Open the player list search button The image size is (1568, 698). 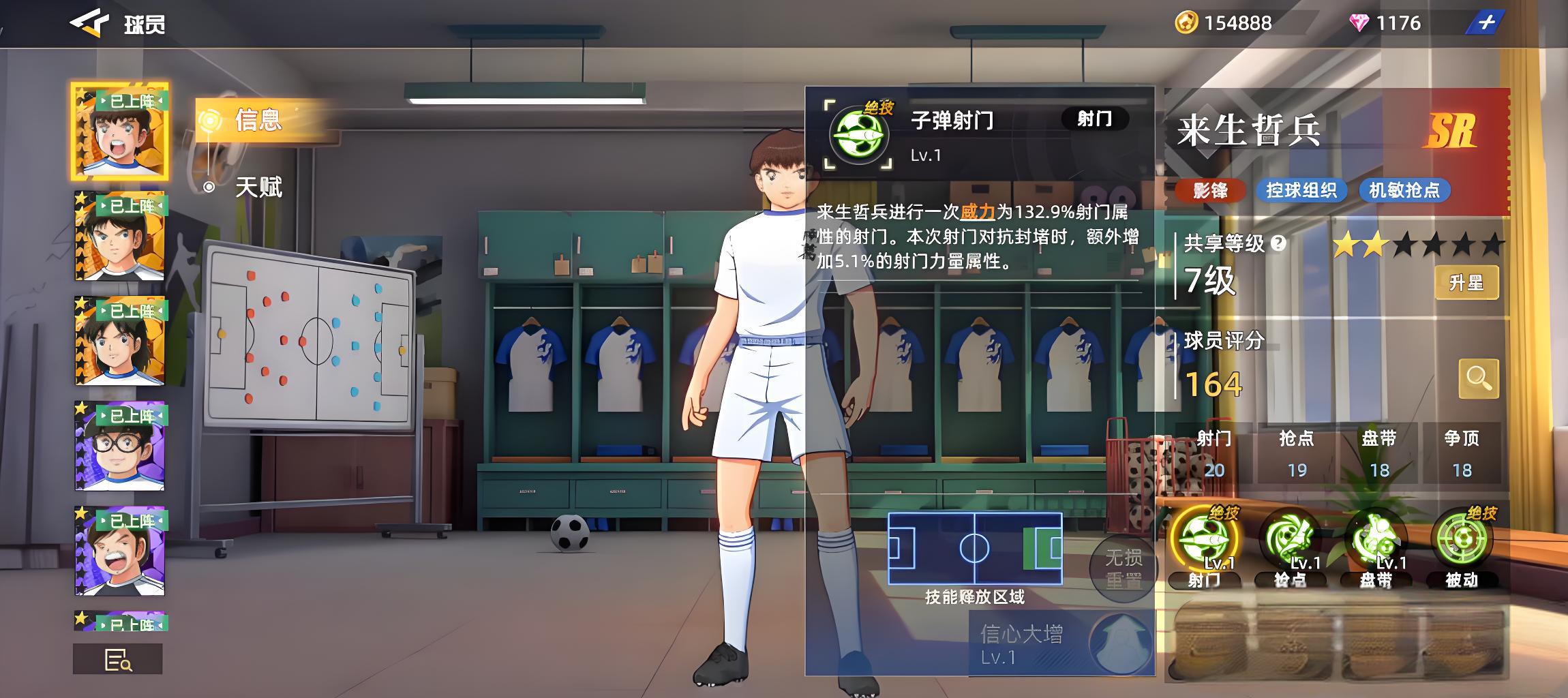(118, 659)
